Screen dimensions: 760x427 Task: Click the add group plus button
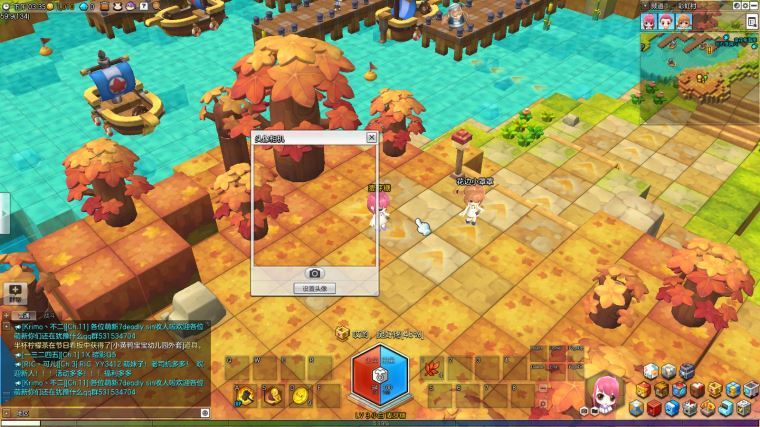click(15, 291)
